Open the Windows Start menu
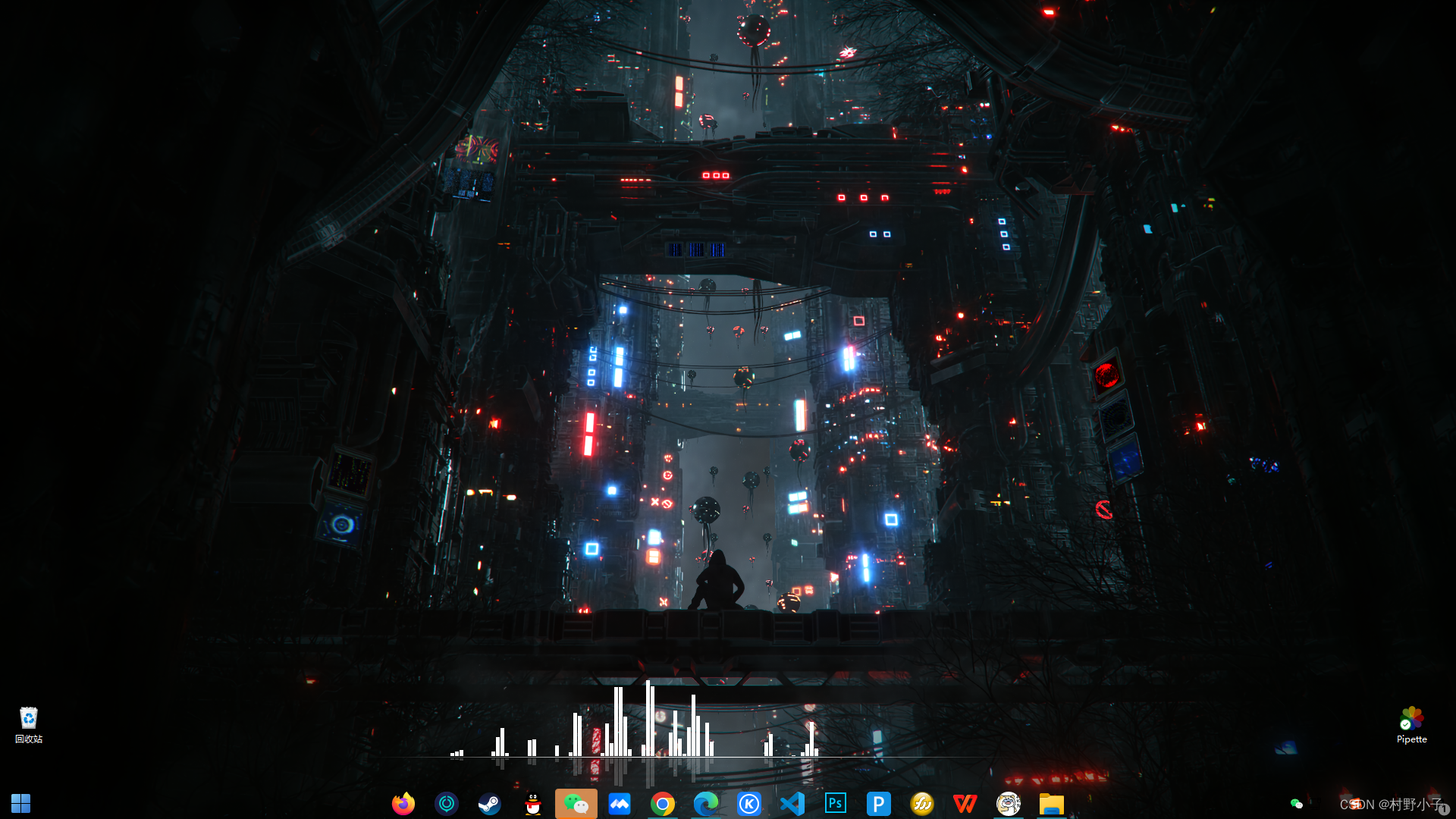 coord(20,803)
